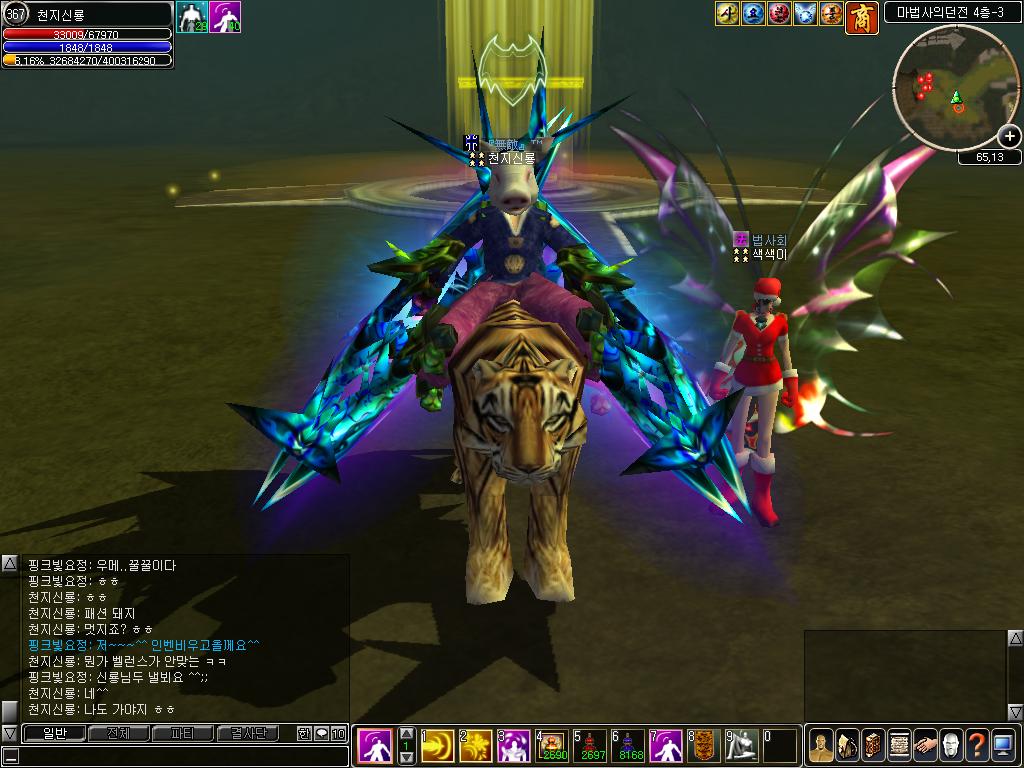Viewport: 1024px width, 768px height.
Task: Click the circular minimap
Action: tap(955, 89)
